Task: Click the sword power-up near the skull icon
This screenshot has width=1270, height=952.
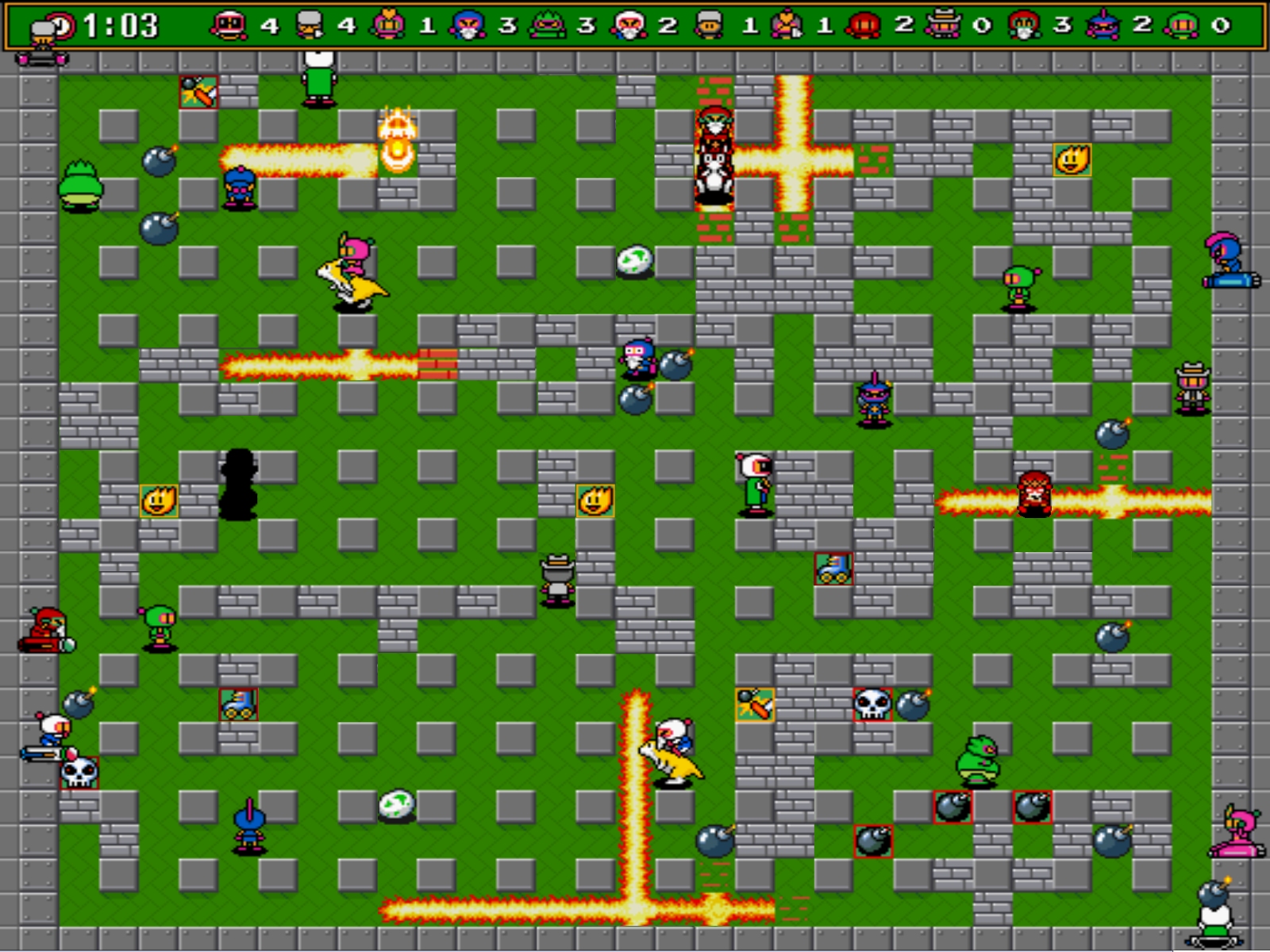Action: [x=753, y=706]
